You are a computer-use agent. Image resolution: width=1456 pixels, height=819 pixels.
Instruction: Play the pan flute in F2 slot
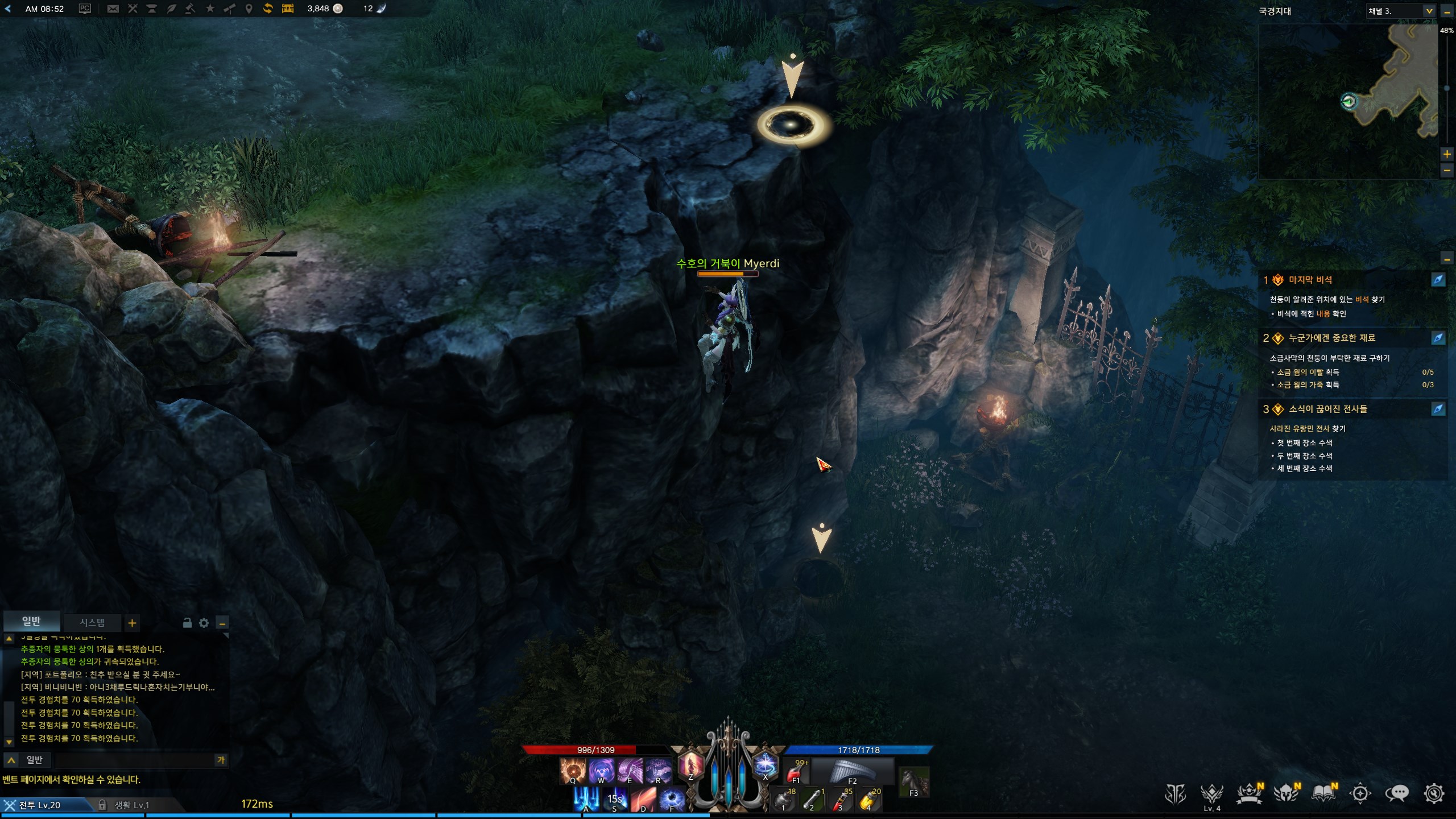(x=852, y=771)
